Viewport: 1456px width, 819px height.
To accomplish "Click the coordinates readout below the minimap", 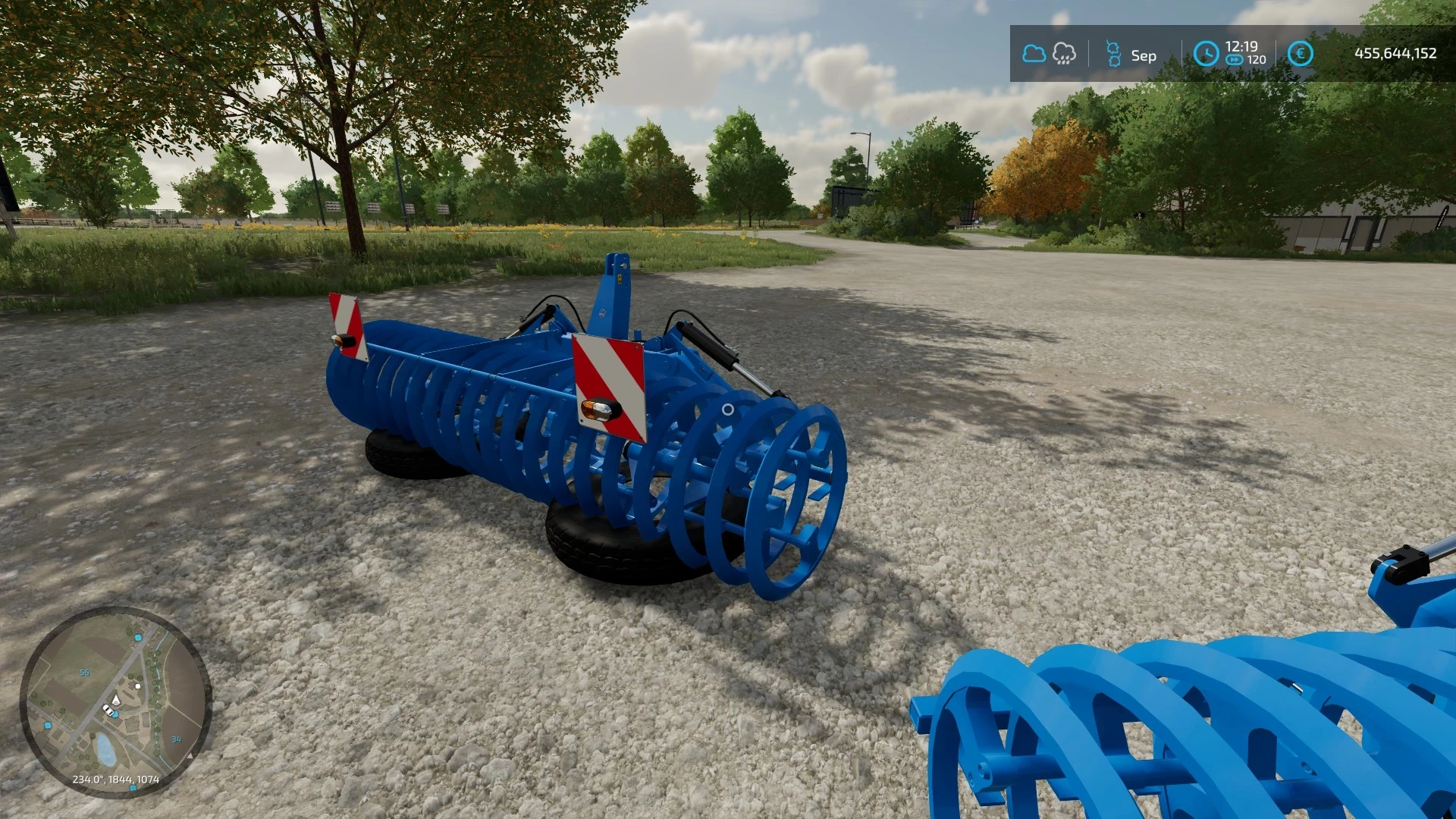I will [116, 779].
